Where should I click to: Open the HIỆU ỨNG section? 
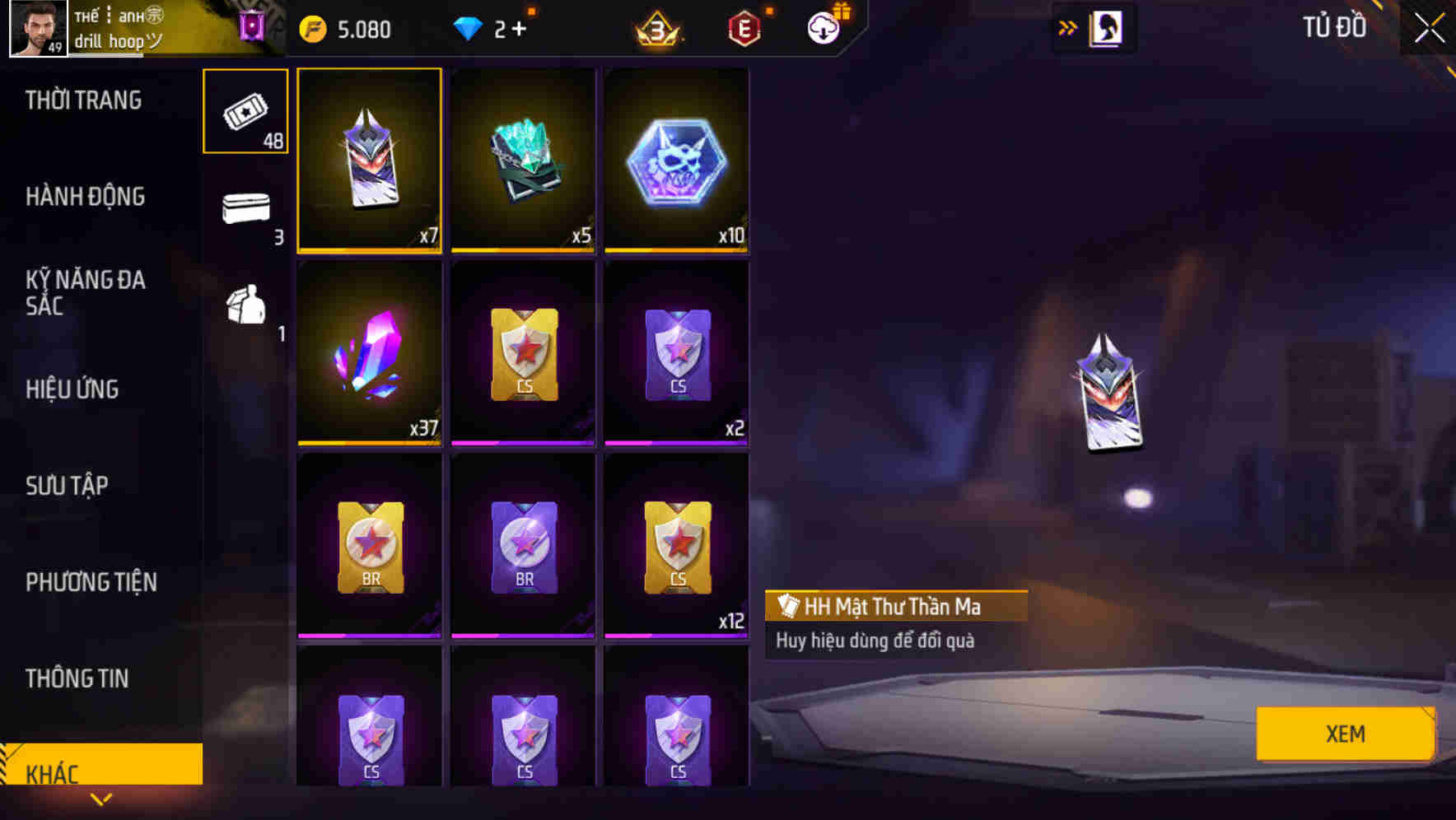click(x=72, y=389)
